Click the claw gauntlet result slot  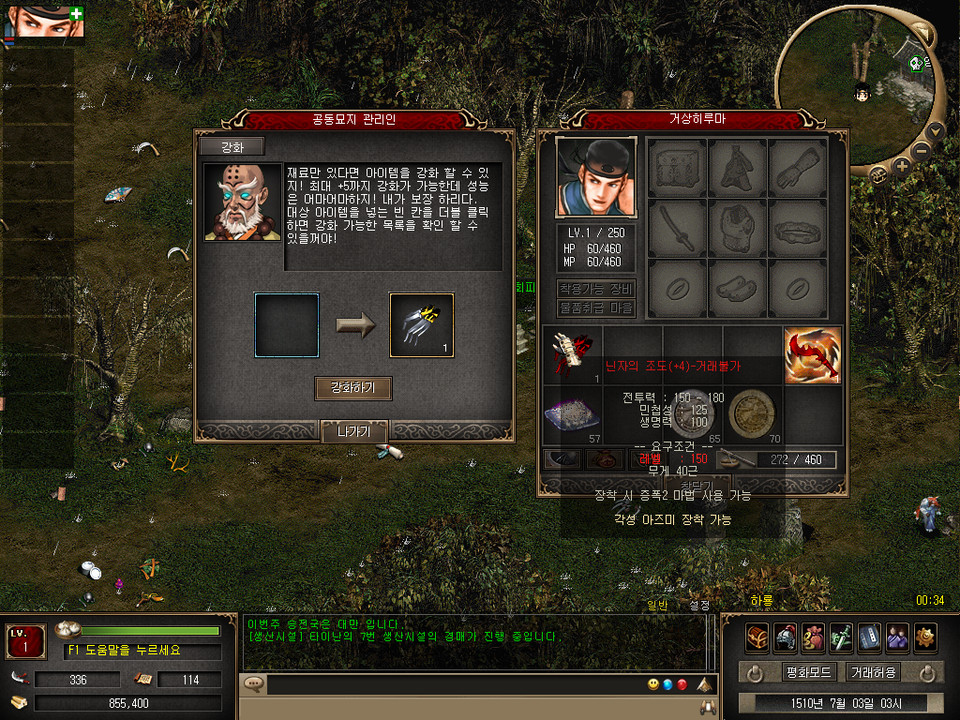(421, 325)
